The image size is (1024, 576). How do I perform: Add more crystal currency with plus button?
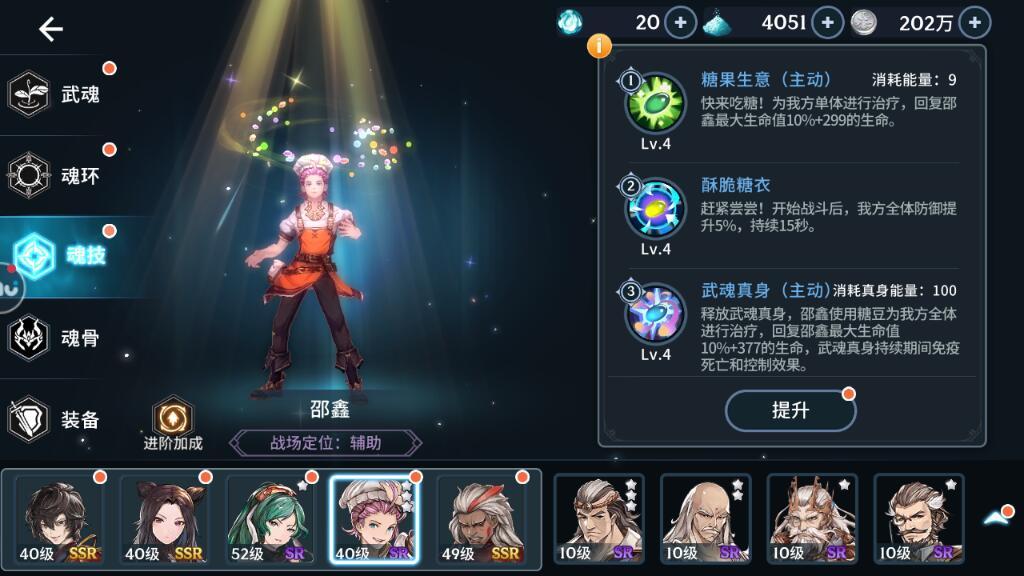coord(827,22)
